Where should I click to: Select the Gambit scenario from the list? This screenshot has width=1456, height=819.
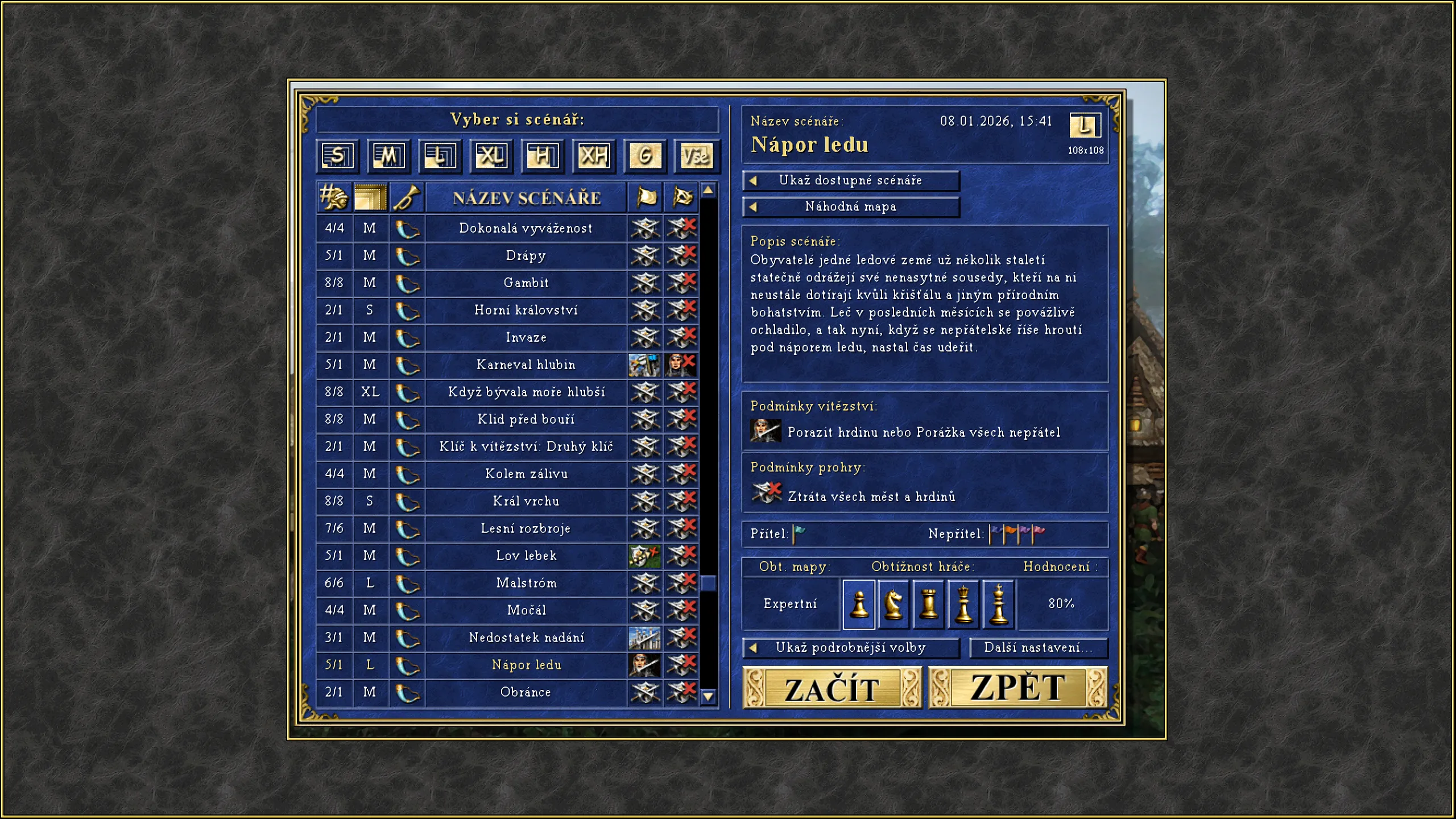(526, 283)
